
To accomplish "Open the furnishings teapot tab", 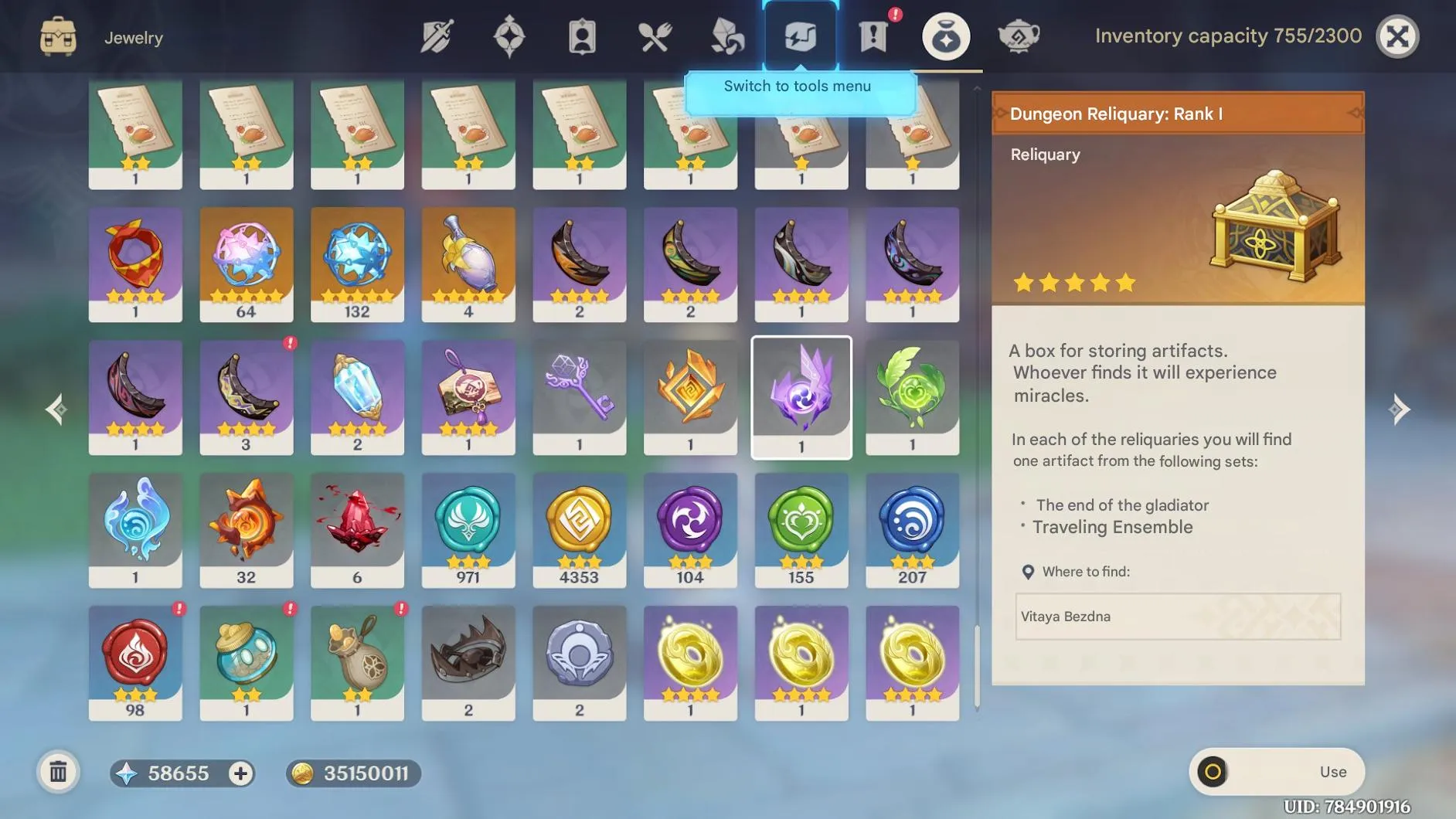I will point(1020,36).
